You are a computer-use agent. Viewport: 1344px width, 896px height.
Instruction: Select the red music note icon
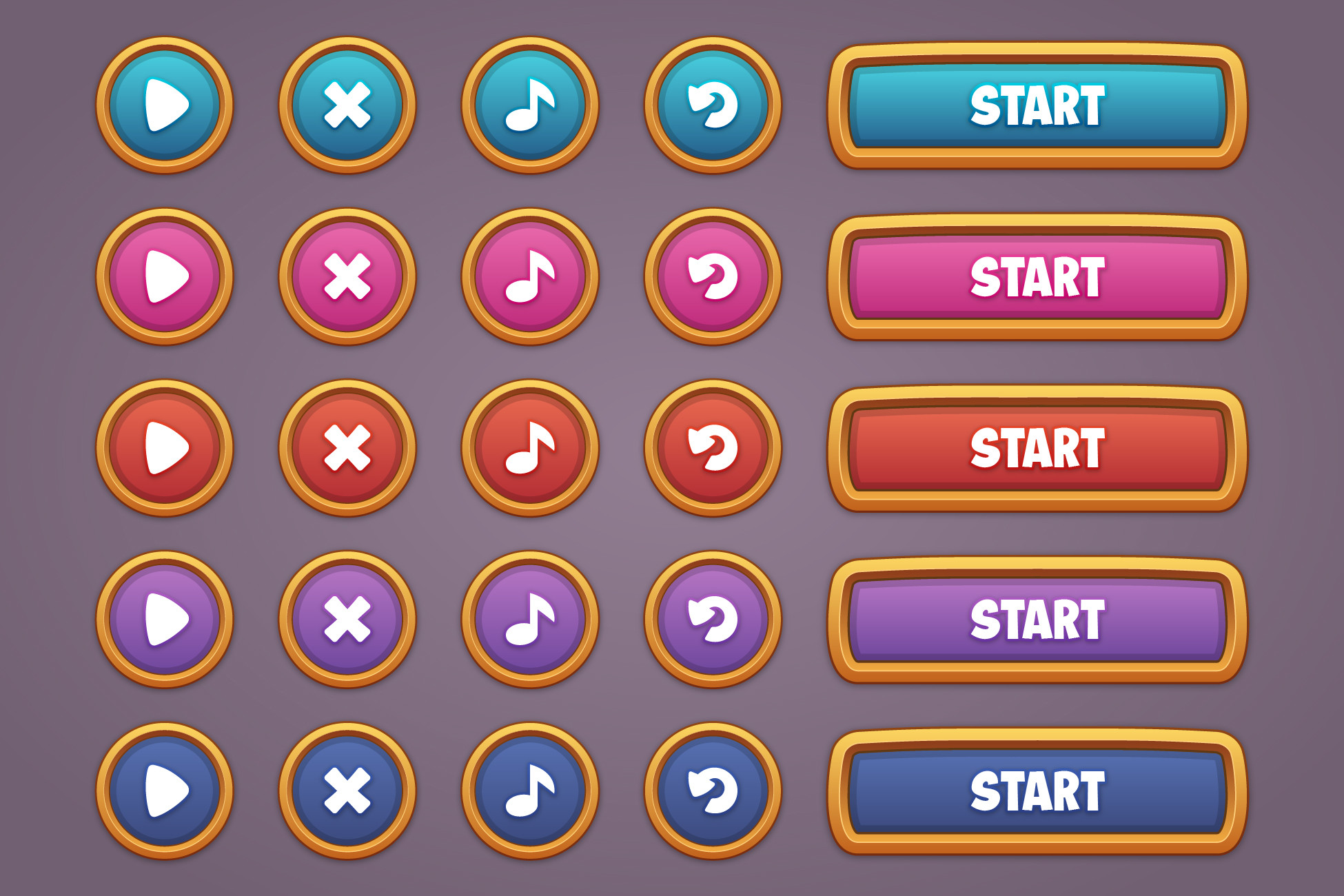(531, 448)
